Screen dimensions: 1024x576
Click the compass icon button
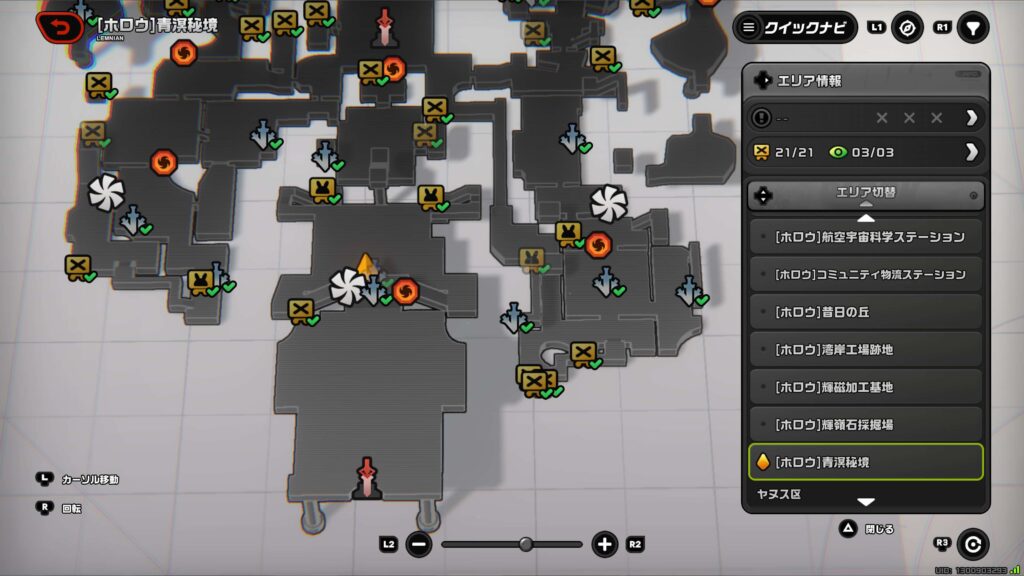point(908,27)
